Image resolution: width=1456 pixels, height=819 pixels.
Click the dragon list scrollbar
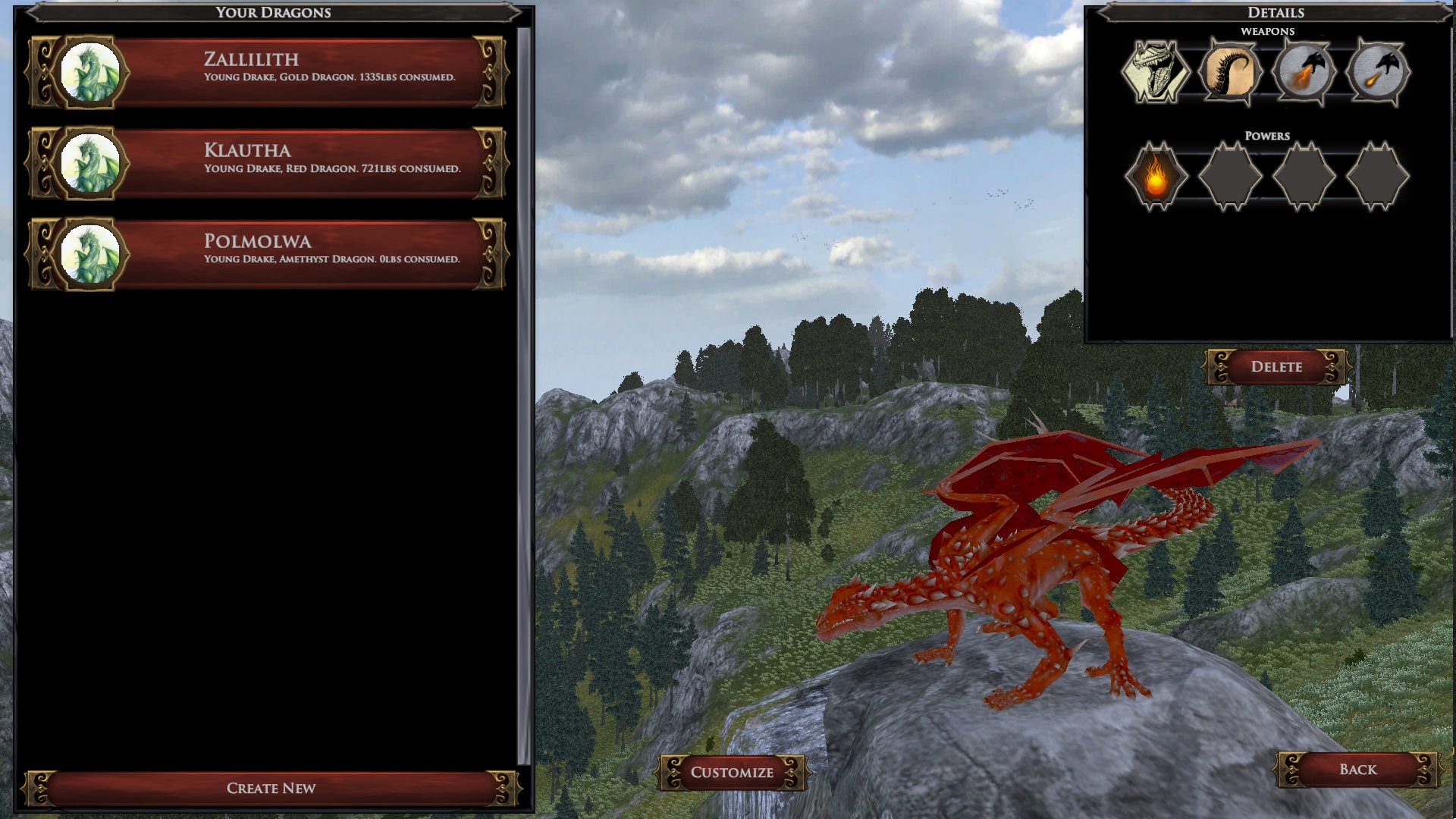(525, 379)
